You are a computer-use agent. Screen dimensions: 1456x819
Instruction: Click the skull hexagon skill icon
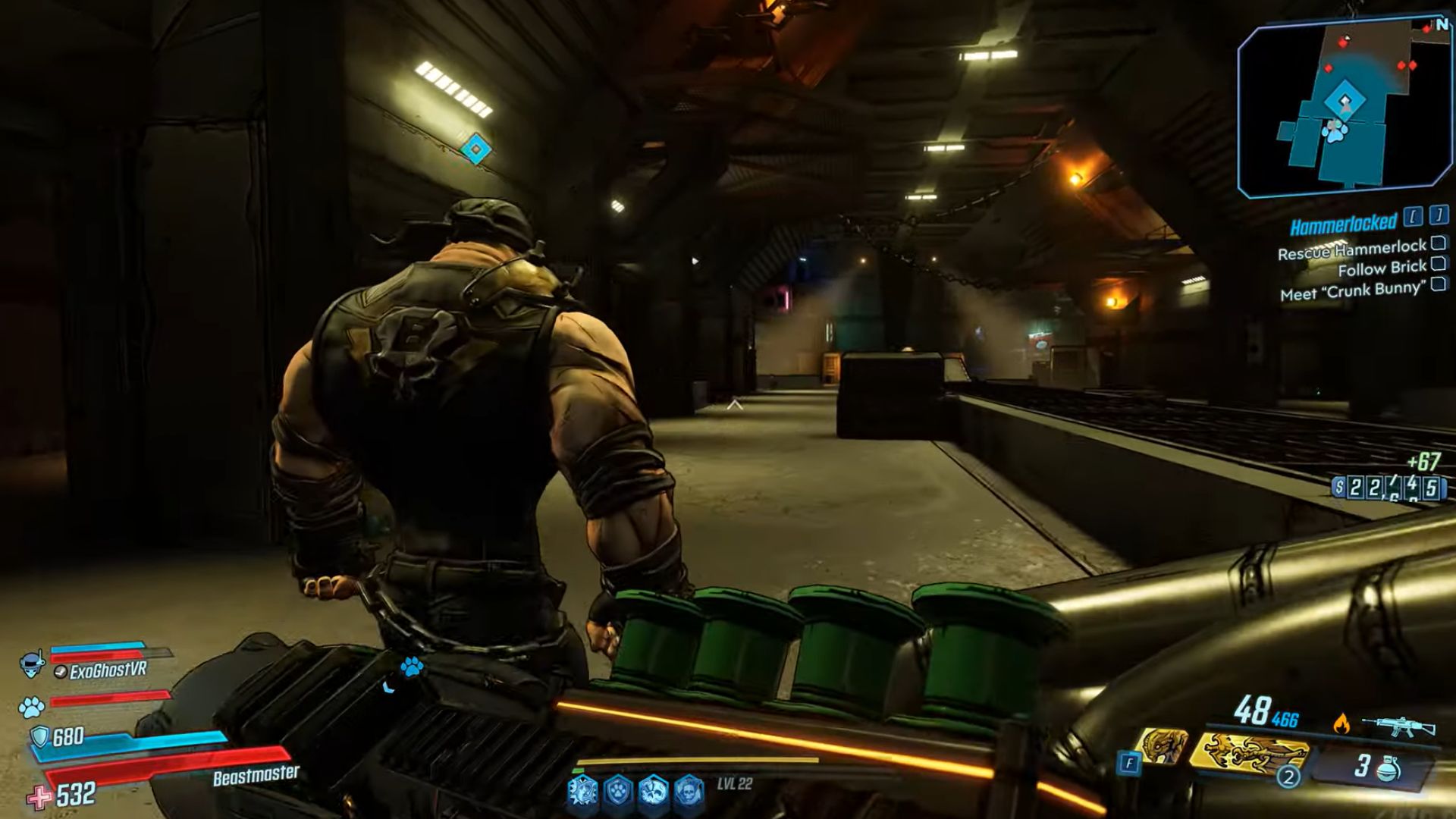click(687, 791)
